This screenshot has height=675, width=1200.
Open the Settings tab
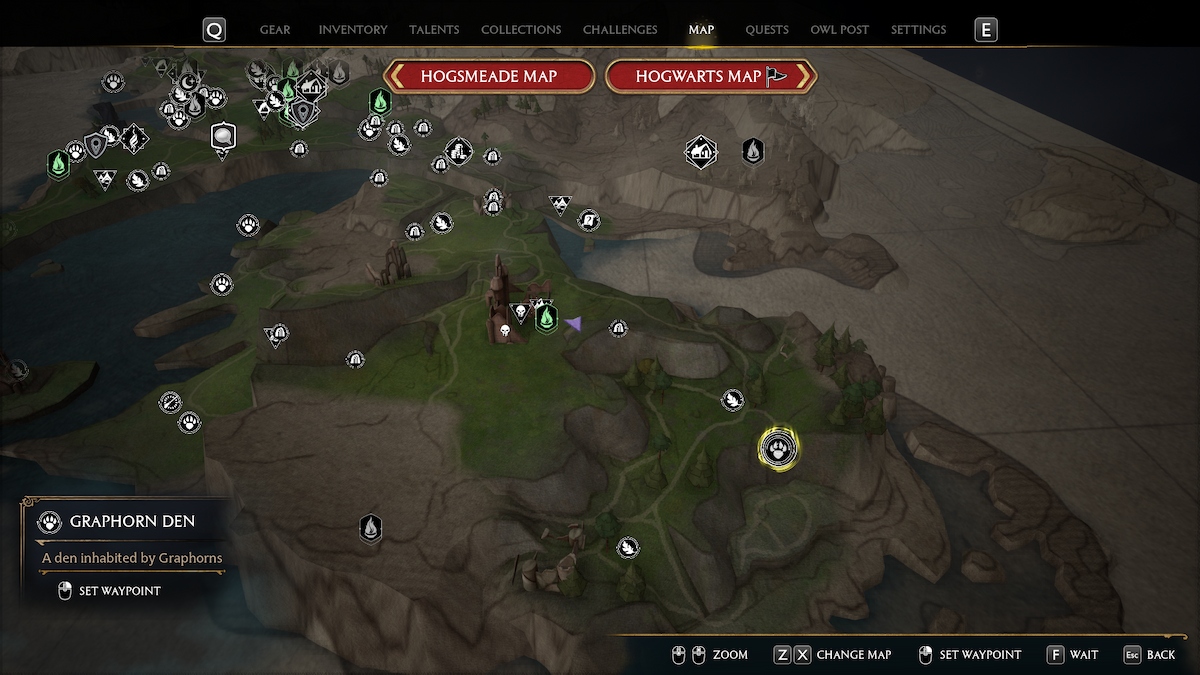tap(918, 30)
